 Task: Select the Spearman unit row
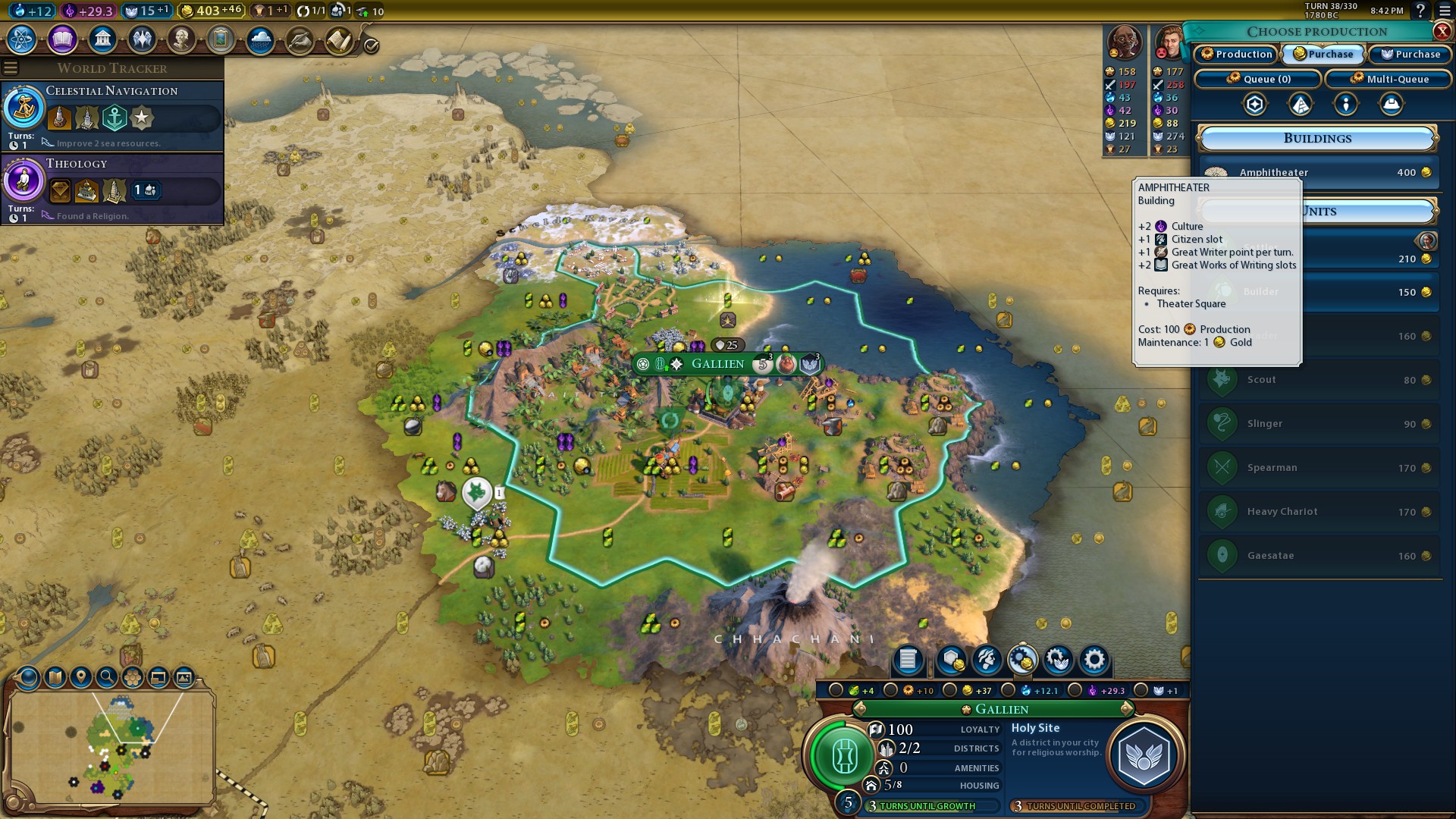click(1319, 468)
